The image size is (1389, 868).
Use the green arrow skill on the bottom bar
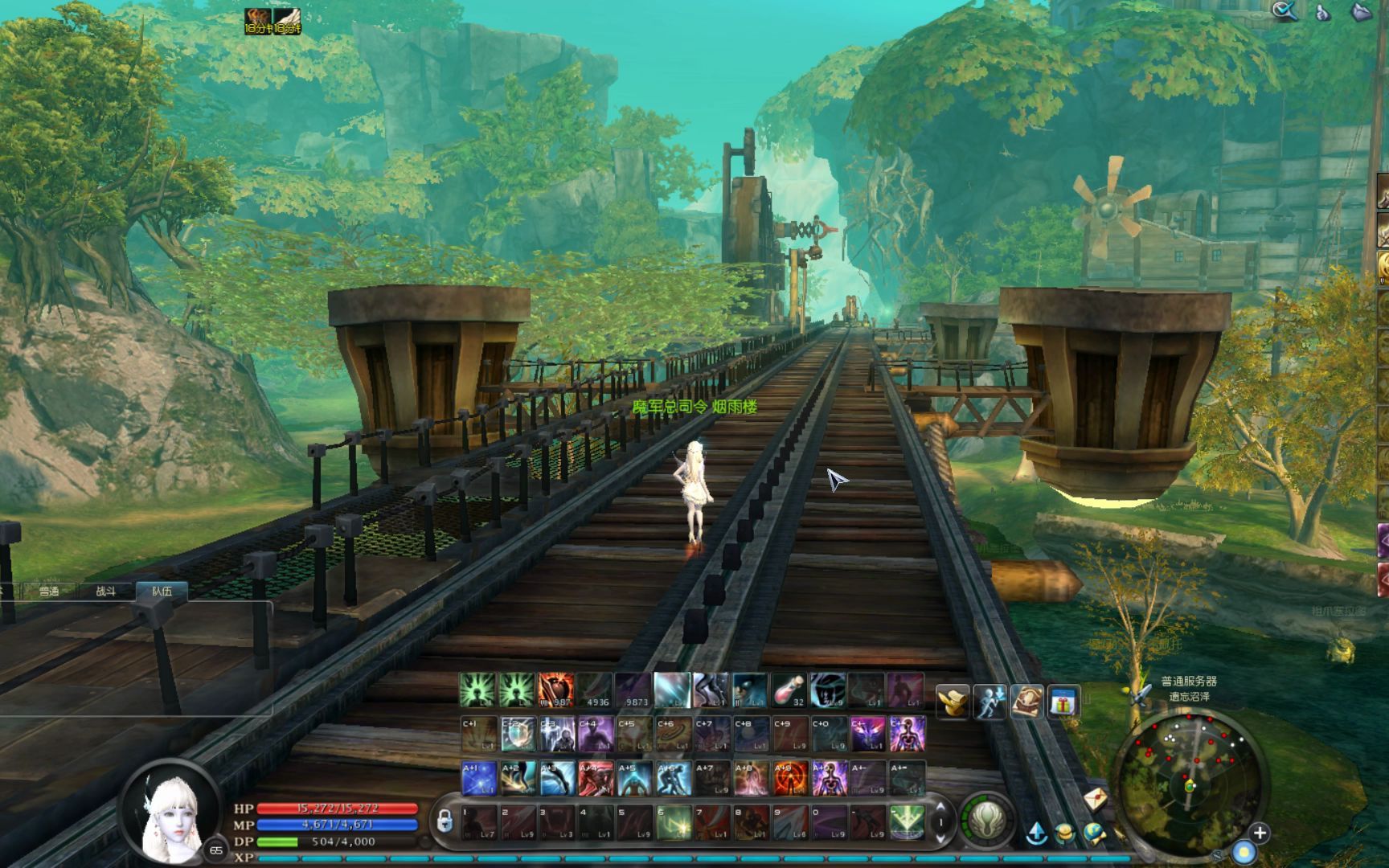907,822
